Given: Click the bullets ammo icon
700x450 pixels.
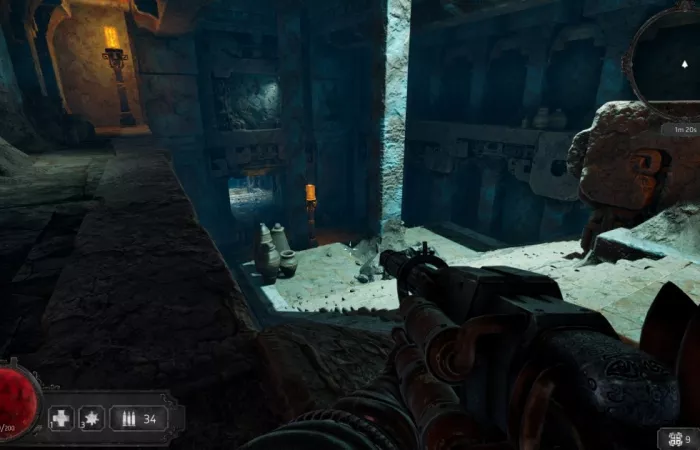Looking at the screenshot, I should [x=128, y=418].
